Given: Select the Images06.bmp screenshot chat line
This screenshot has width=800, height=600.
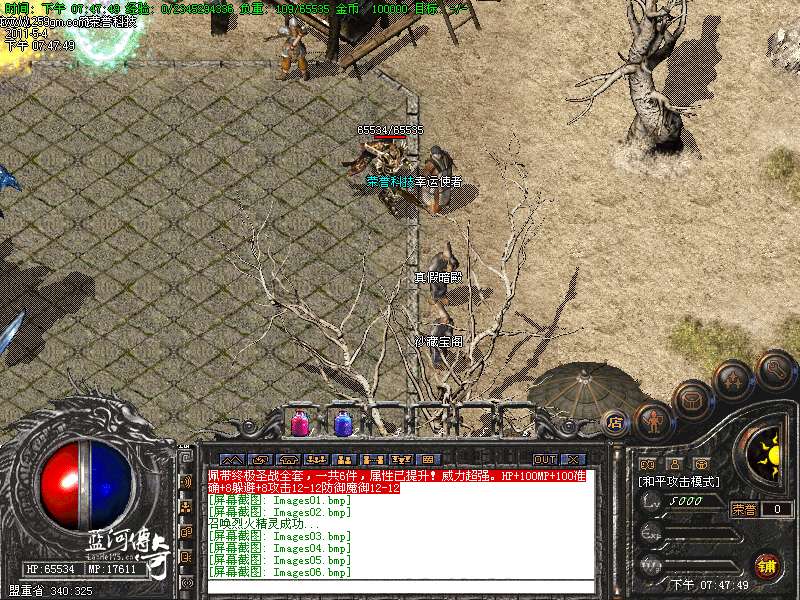Looking at the screenshot, I should tap(280, 572).
